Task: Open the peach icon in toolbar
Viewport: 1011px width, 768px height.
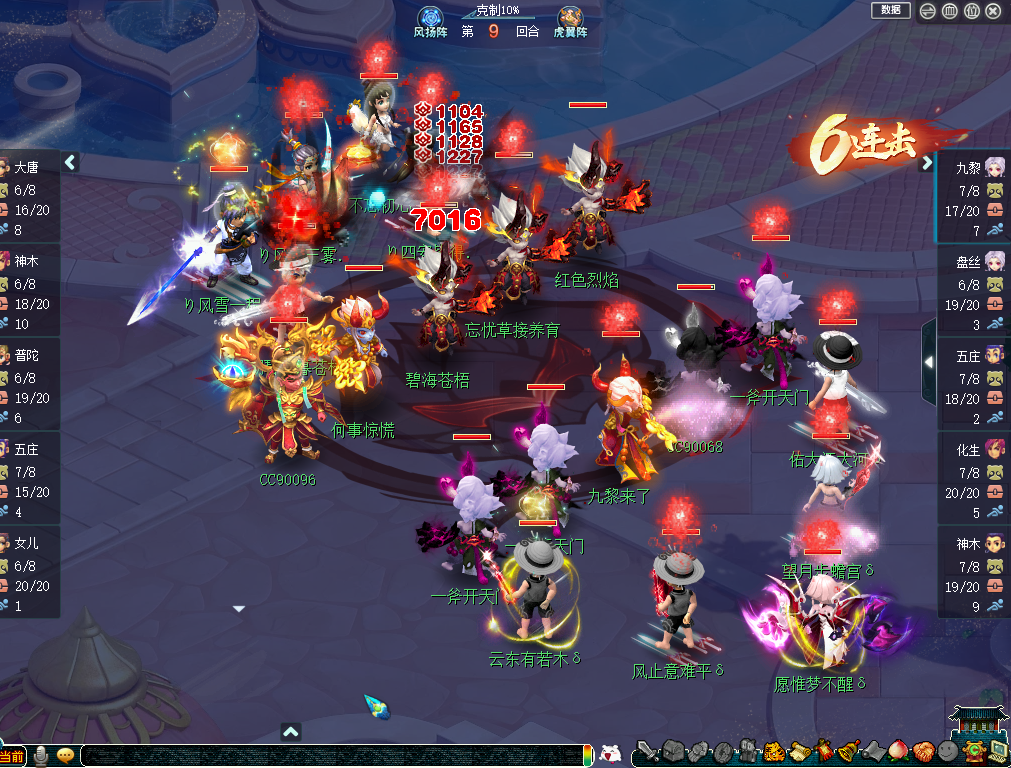Action: [x=897, y=752]
